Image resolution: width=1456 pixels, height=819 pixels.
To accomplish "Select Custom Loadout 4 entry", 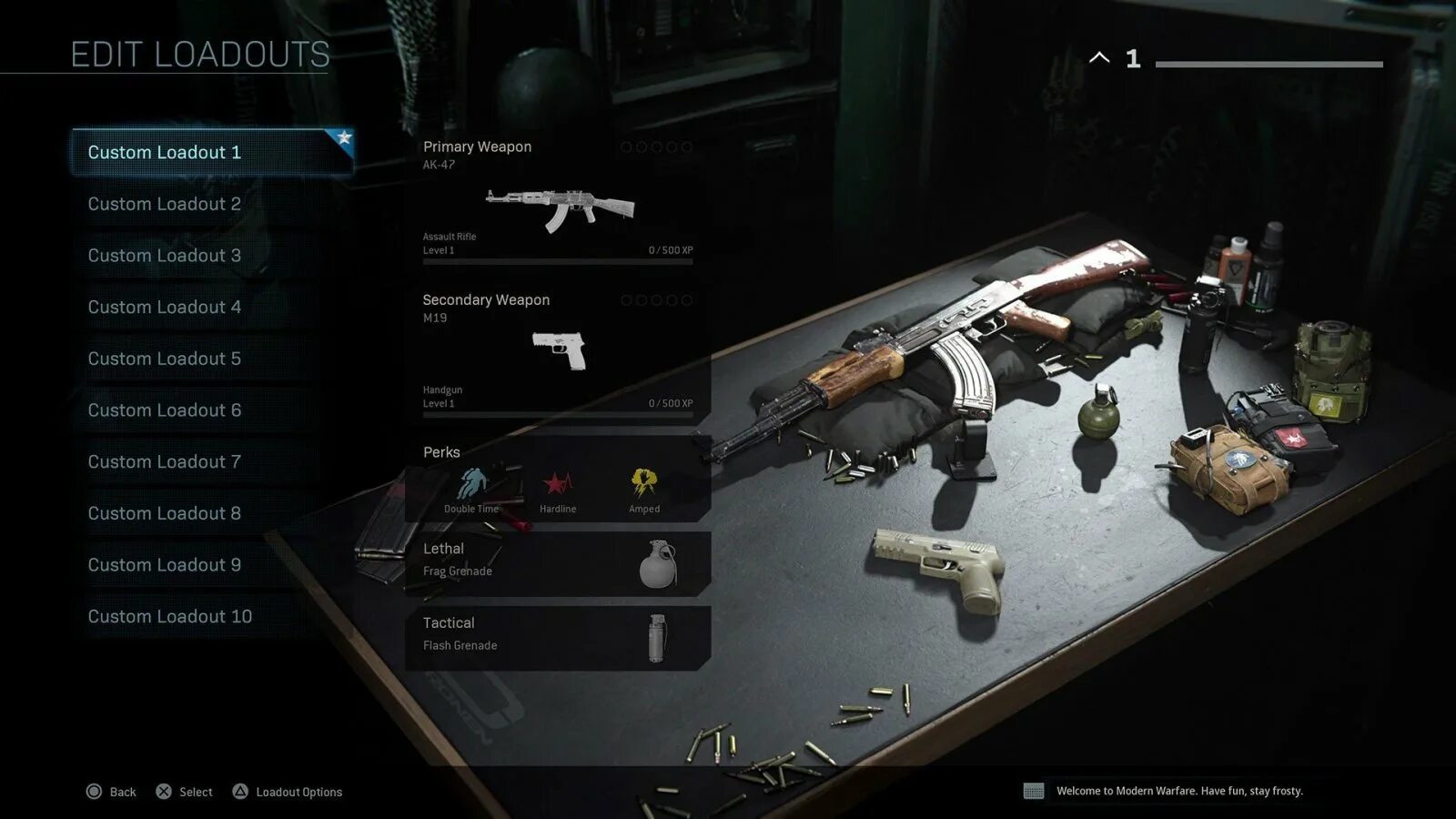I will point(165,308).
